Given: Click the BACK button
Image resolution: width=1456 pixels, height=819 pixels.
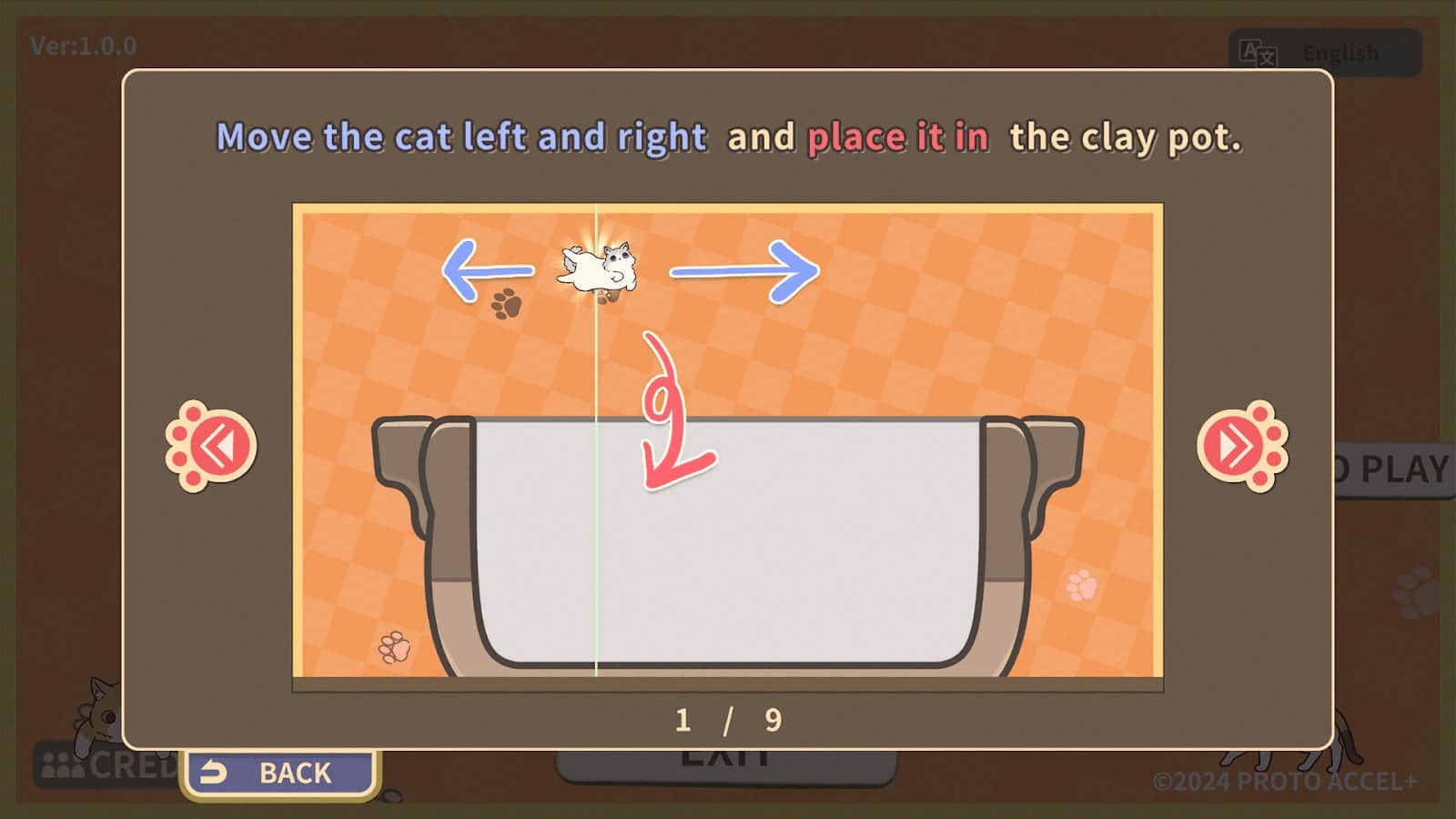Looking at the screenshot, I should [x=280, y=773].
